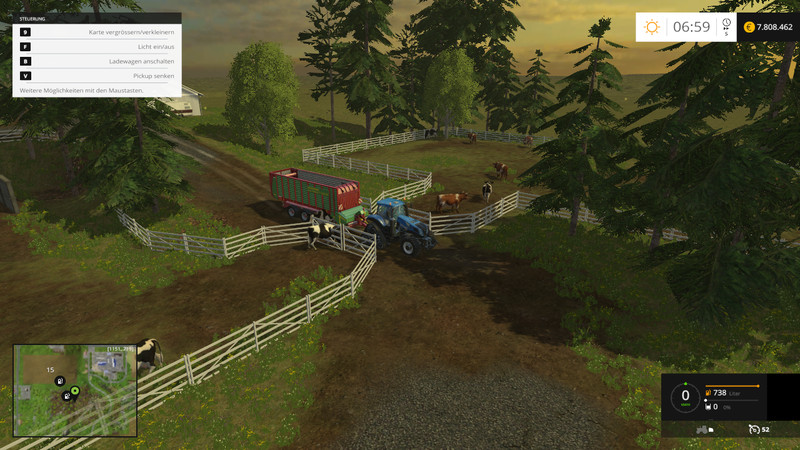Viewport: 800px width, 450px height.
Task: Select field number 15 on the minimap
Action: point(50,370)
